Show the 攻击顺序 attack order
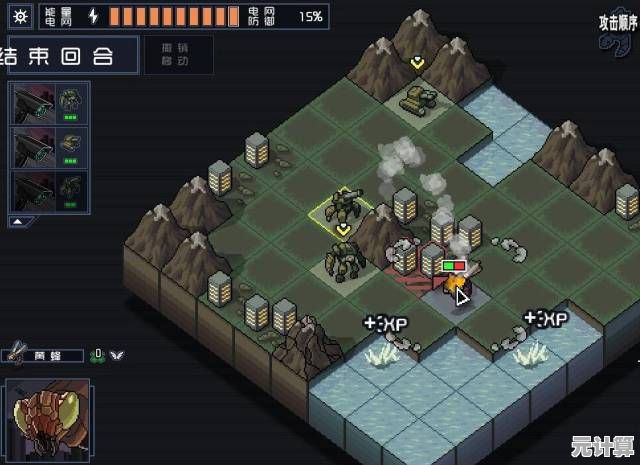The image size is (640, 465). (x=617, y=22)
